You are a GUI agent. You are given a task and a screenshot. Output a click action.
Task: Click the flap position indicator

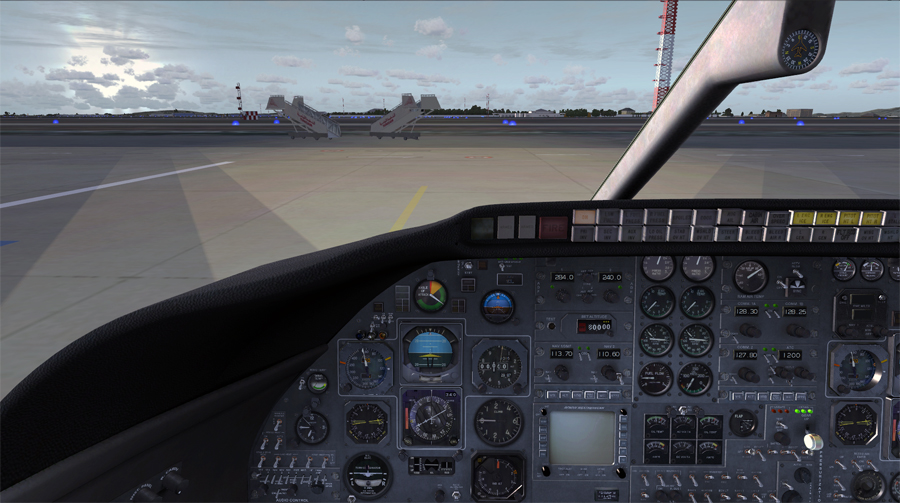(x=743, y=422)
